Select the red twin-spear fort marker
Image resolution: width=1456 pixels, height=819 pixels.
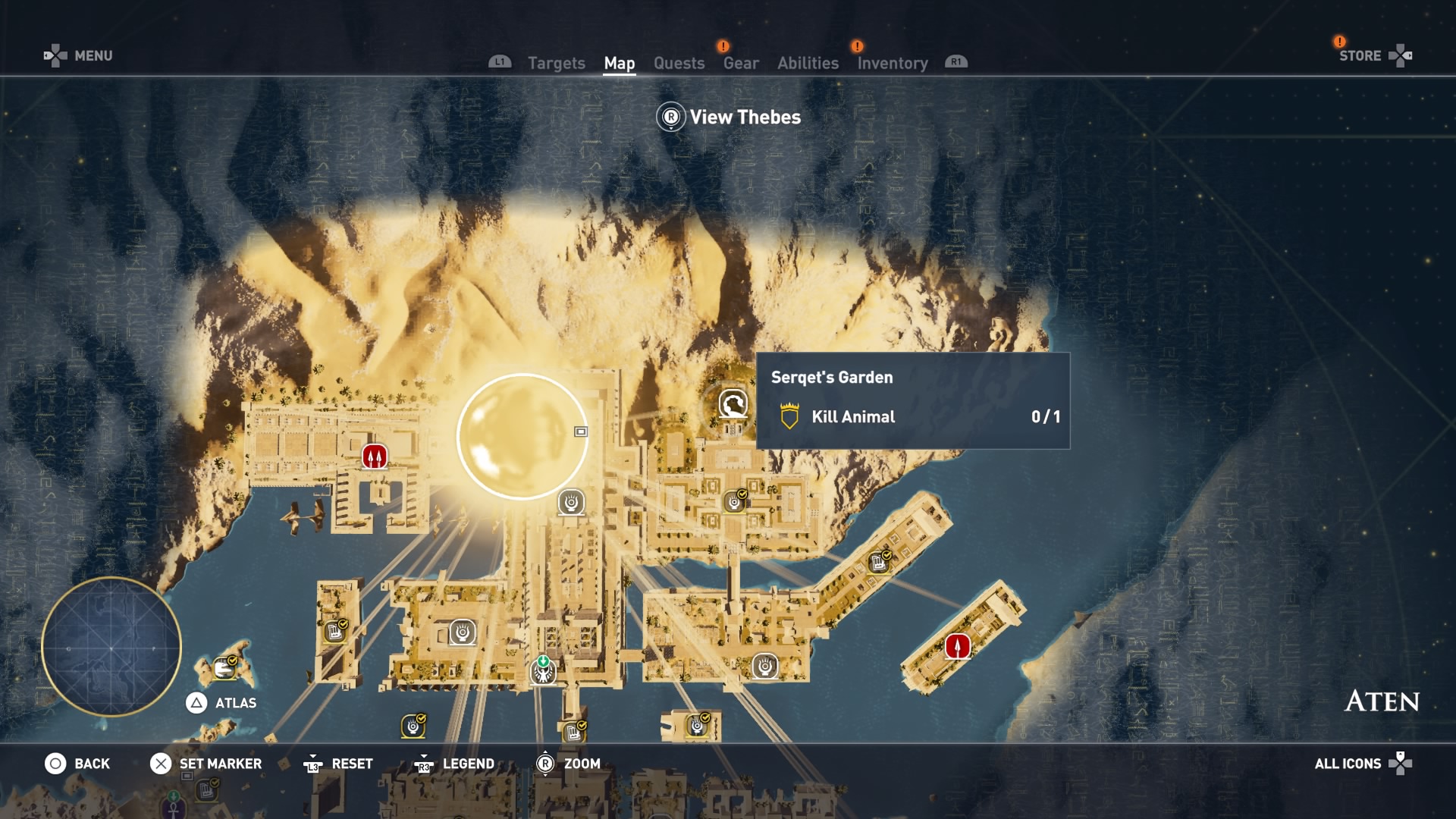click(x=374, y=457)
